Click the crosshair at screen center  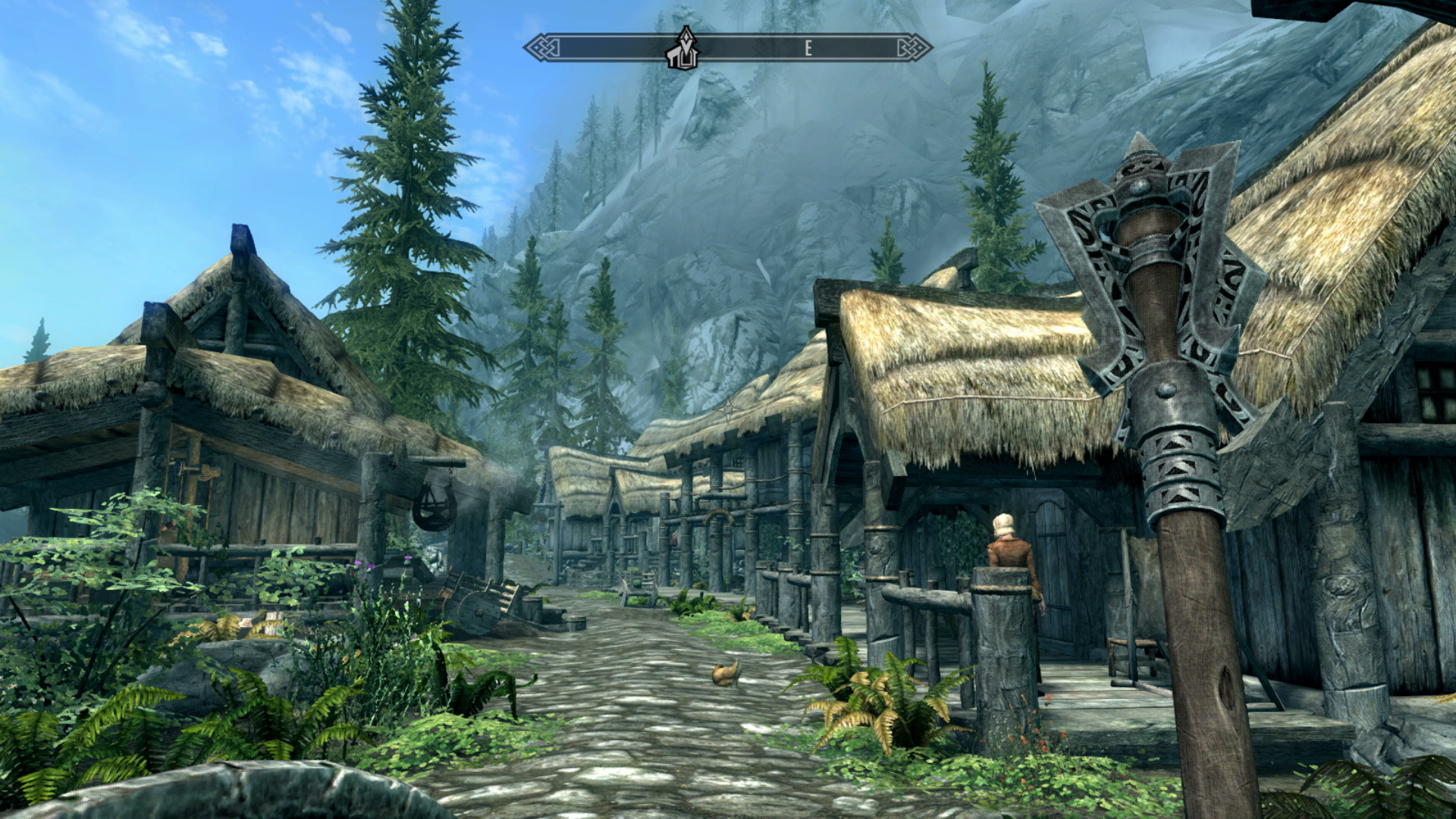[x=729, y=409]
